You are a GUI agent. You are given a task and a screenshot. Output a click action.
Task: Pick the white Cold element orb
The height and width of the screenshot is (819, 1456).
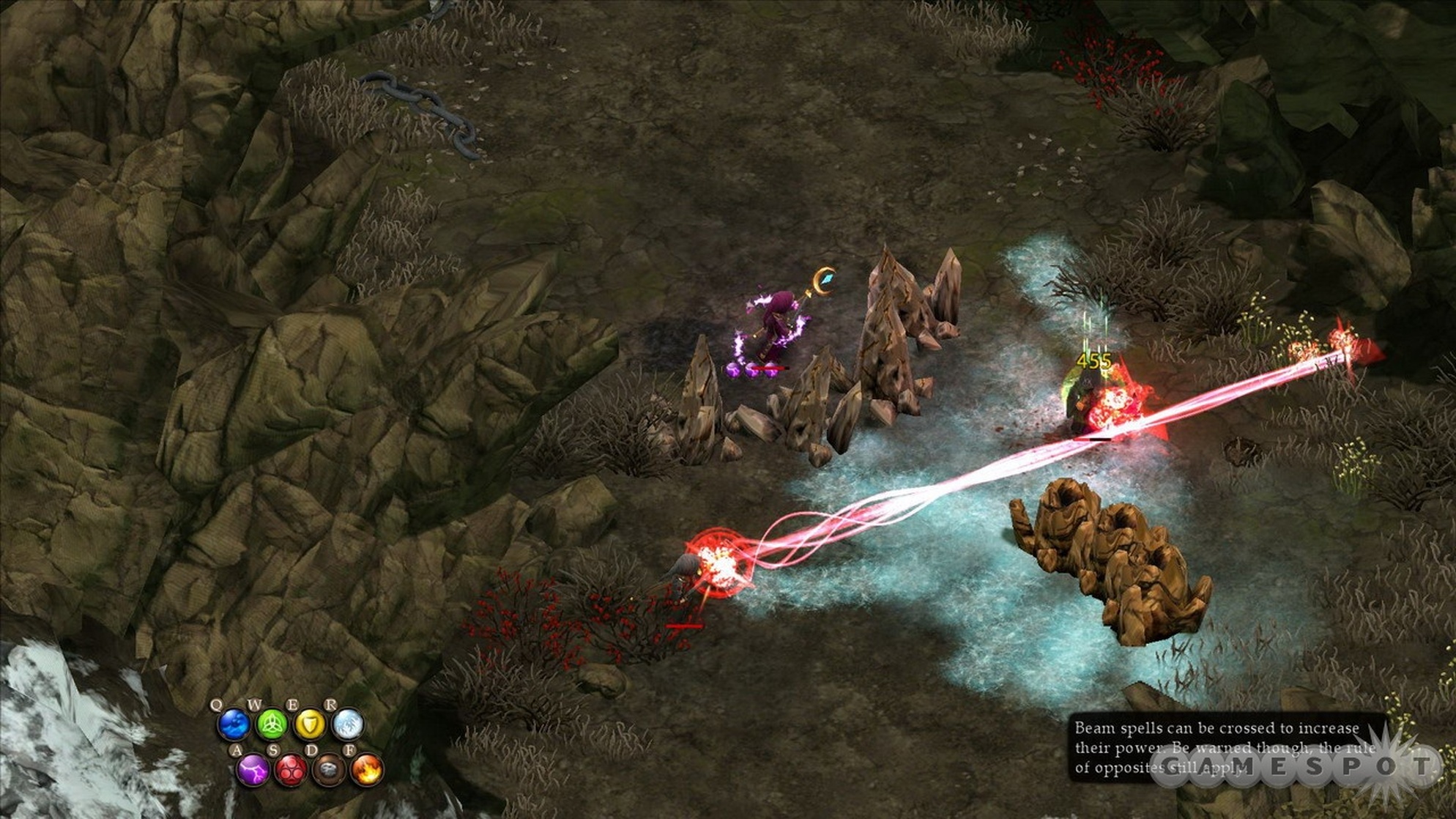tap(348, 725)
